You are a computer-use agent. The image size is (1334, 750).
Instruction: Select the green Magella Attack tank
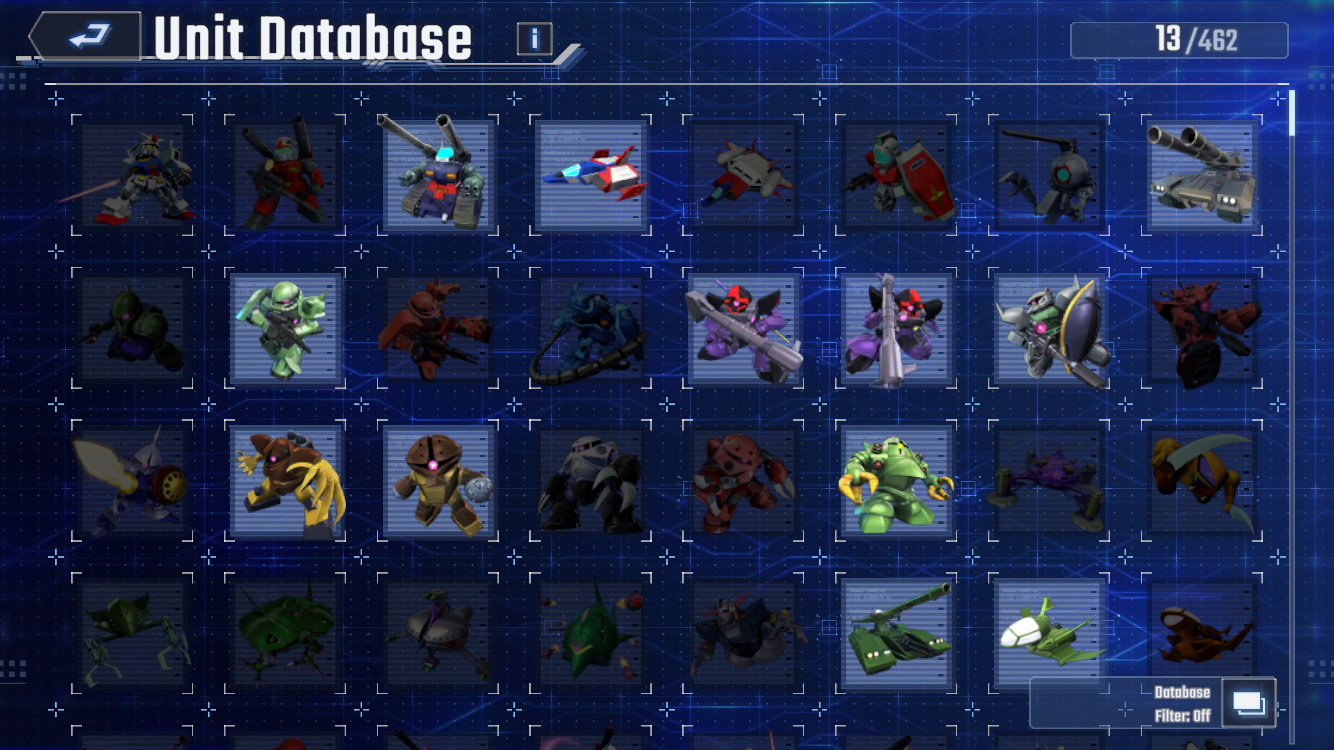pos(897,635)
